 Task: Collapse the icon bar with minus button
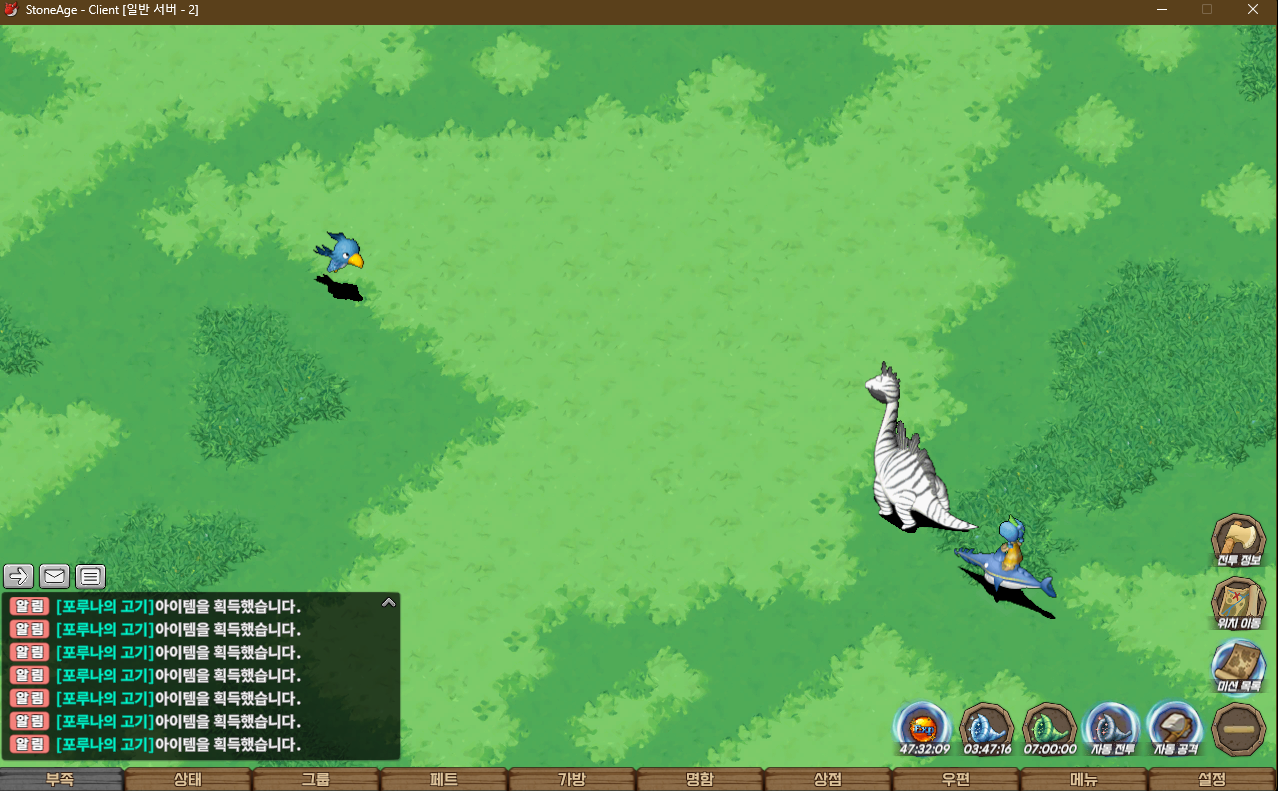coord(1238,728)
